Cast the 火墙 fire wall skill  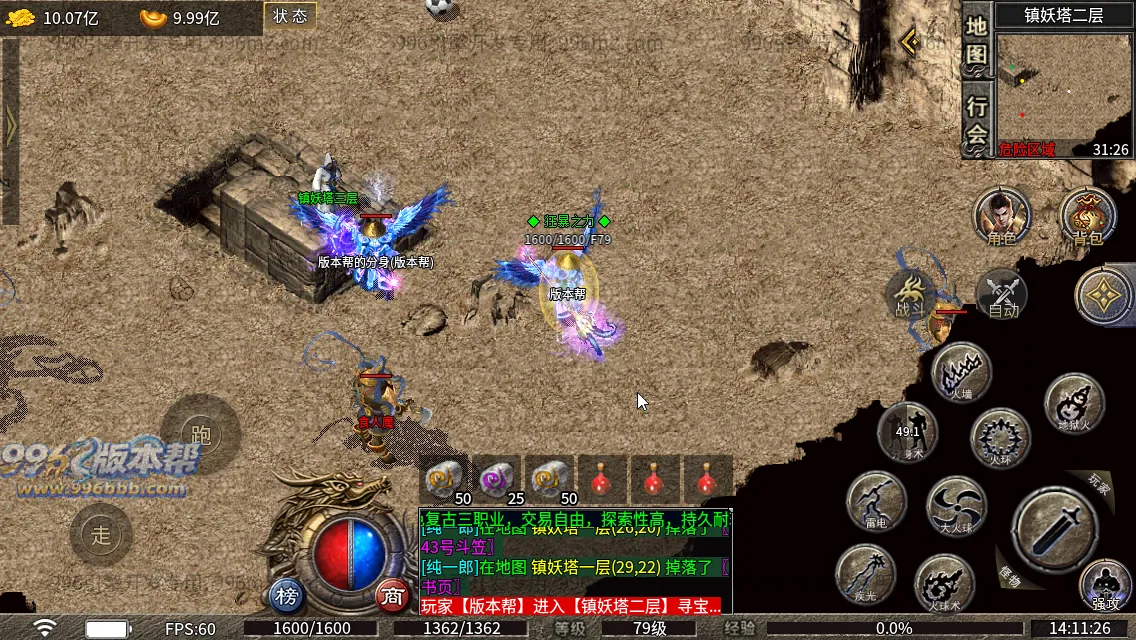tap(961, 372)
